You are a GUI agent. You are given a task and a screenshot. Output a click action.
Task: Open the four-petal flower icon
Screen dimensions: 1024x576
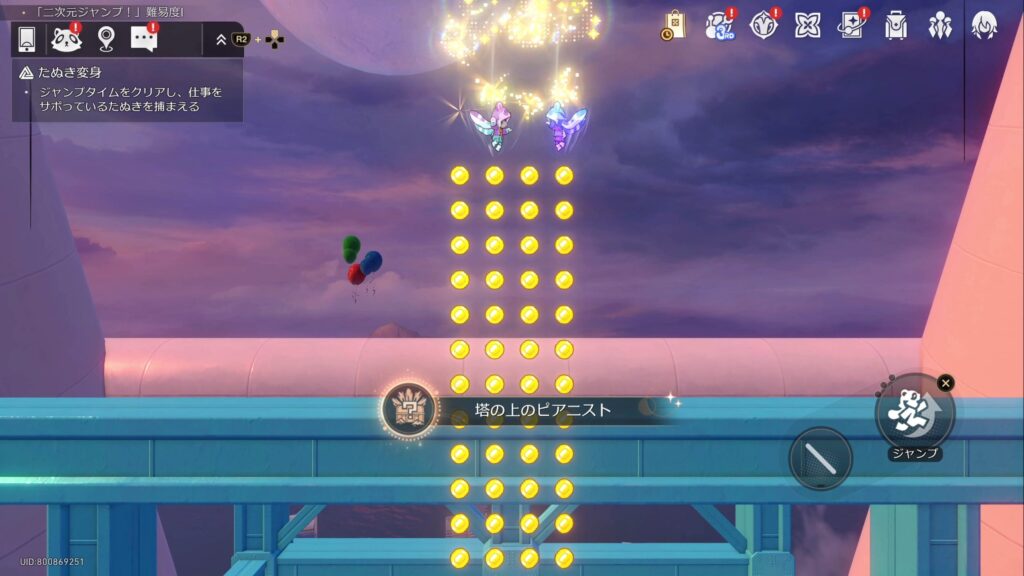click(x=808, y=26)
